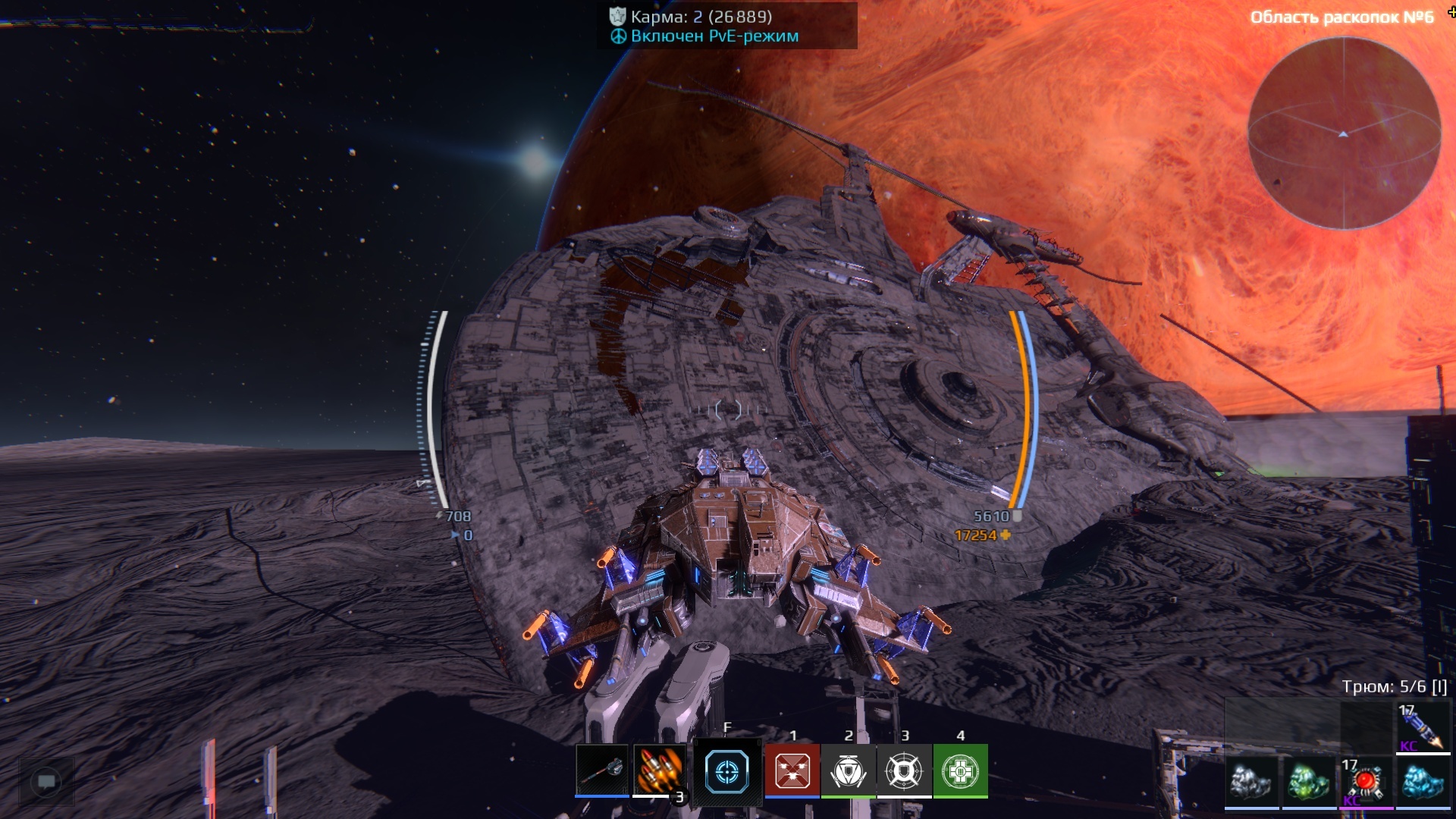Select the silver ore in the cargo hold

tap(1251, 782)
